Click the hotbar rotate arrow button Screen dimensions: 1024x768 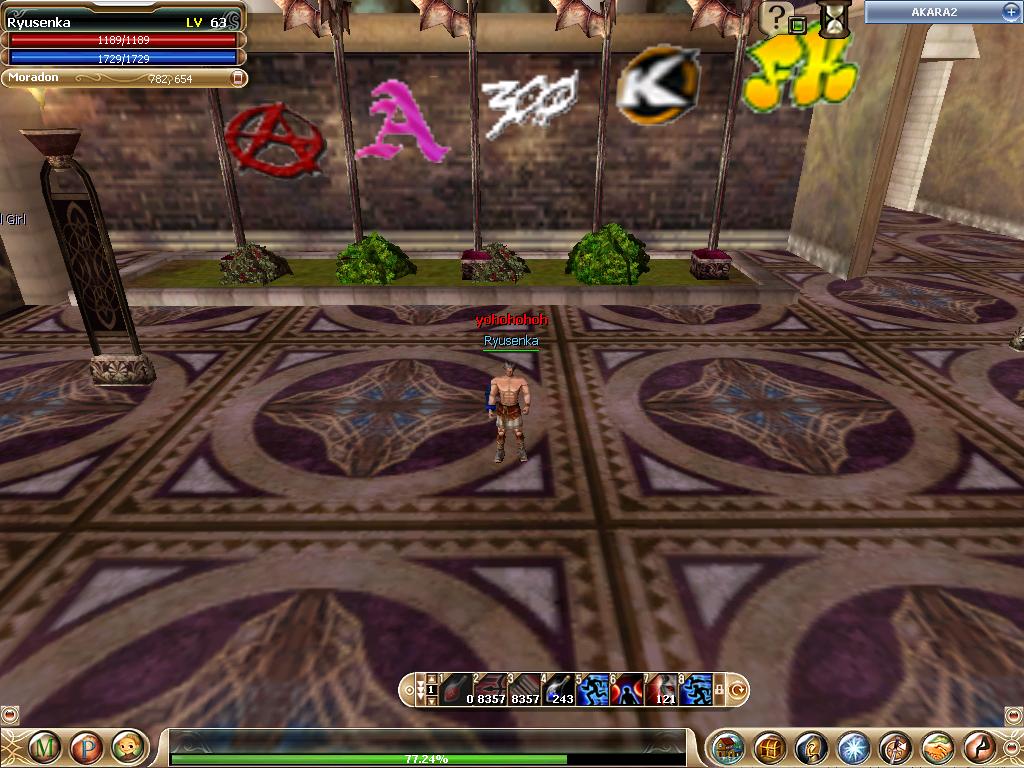point(739,690)
